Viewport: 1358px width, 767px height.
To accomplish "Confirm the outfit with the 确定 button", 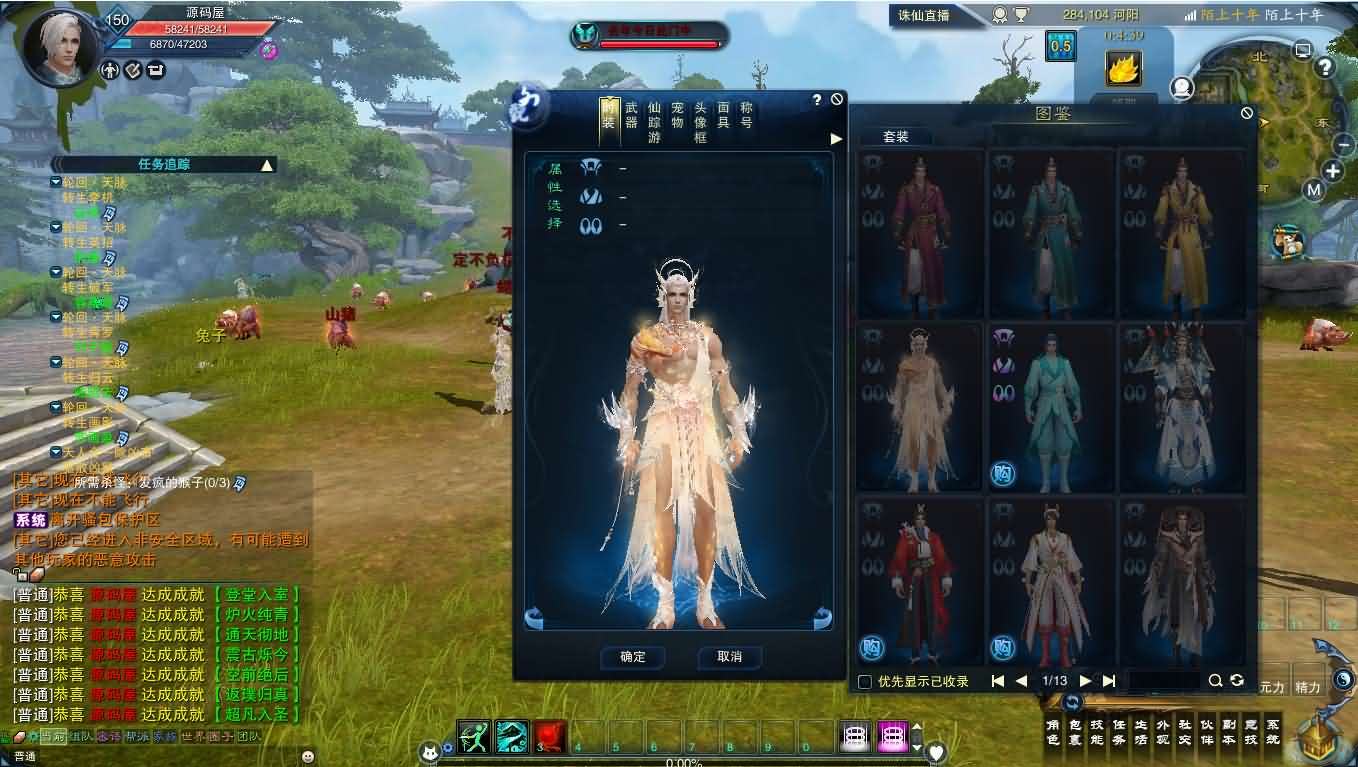I will tap(632, 657).
